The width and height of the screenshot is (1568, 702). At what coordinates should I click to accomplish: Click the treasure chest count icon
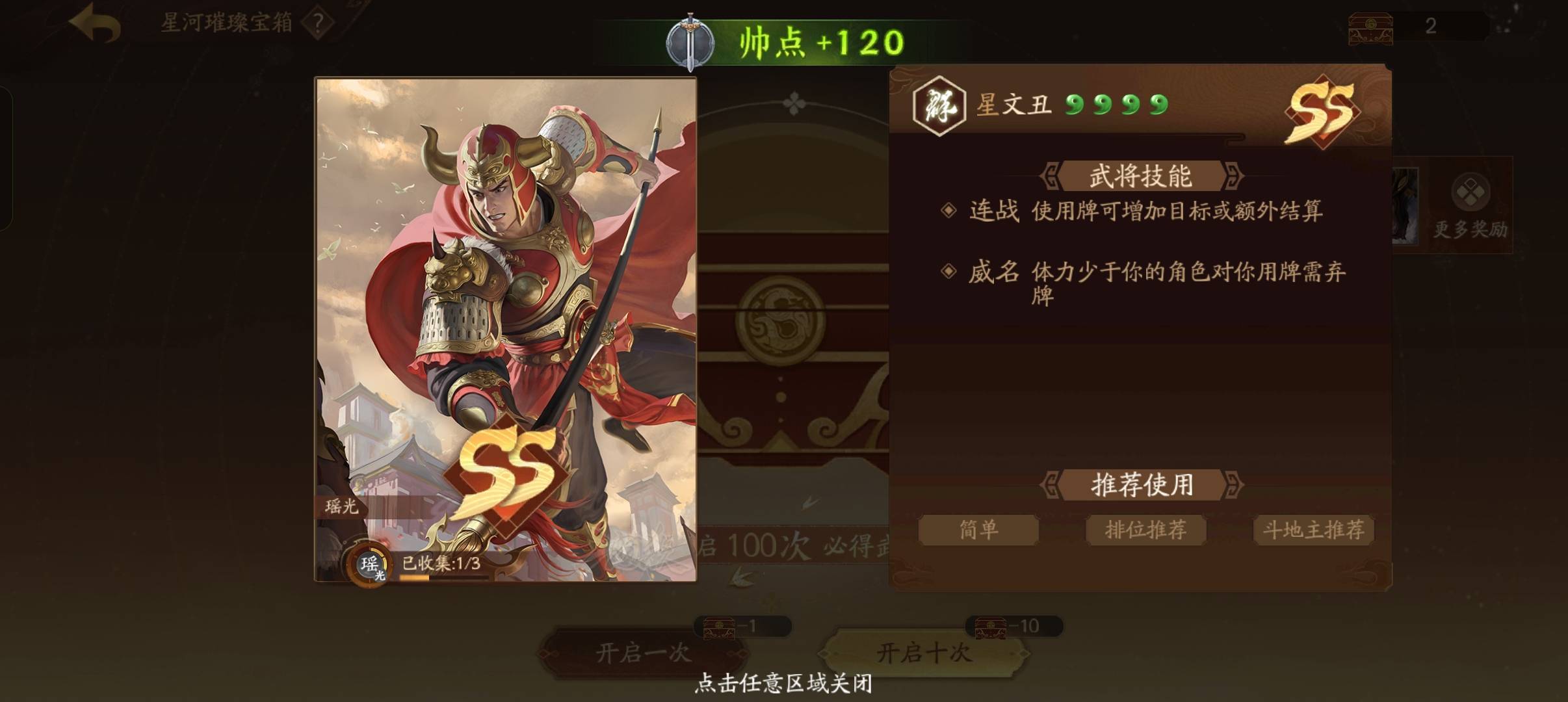tap(1370, 27)
